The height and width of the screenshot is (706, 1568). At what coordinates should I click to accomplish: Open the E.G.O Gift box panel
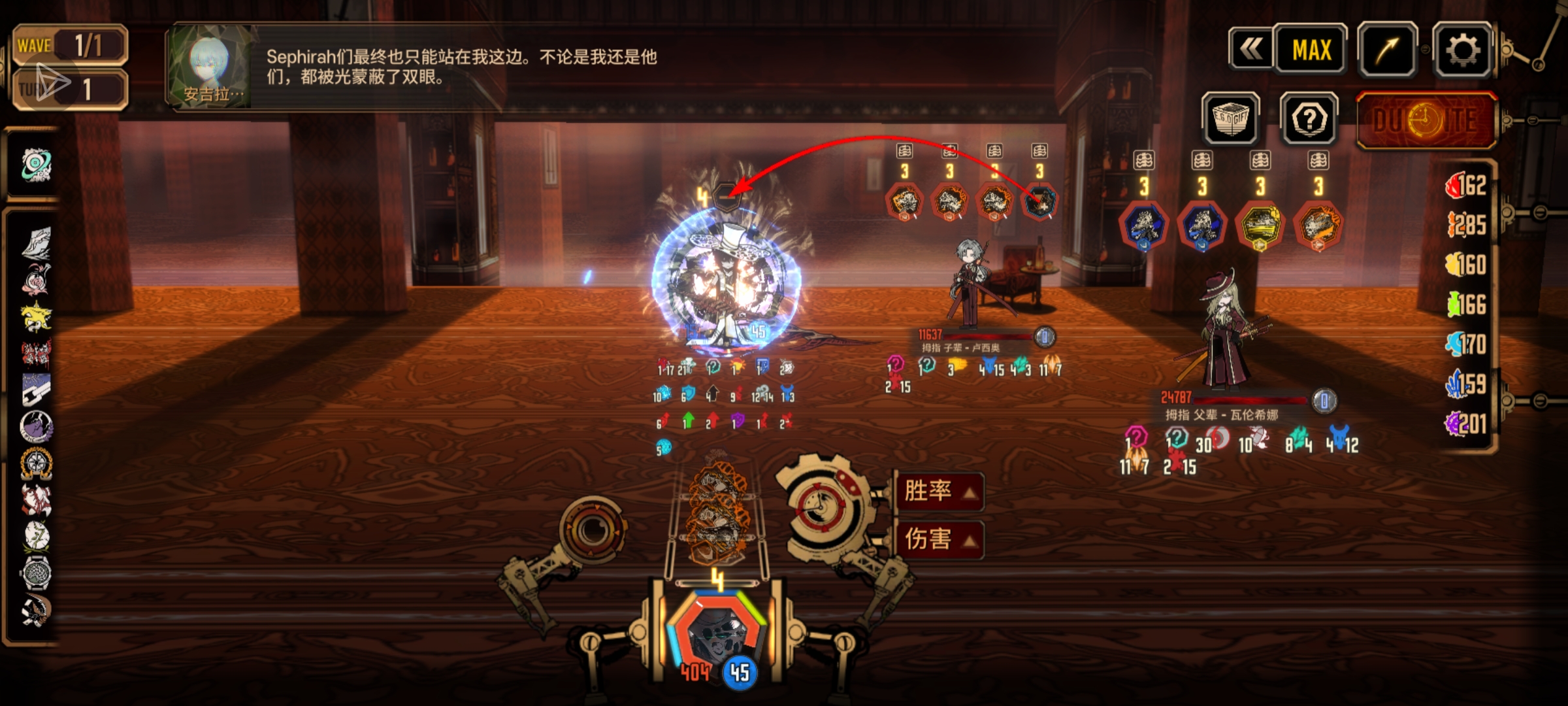[1231, 119]
